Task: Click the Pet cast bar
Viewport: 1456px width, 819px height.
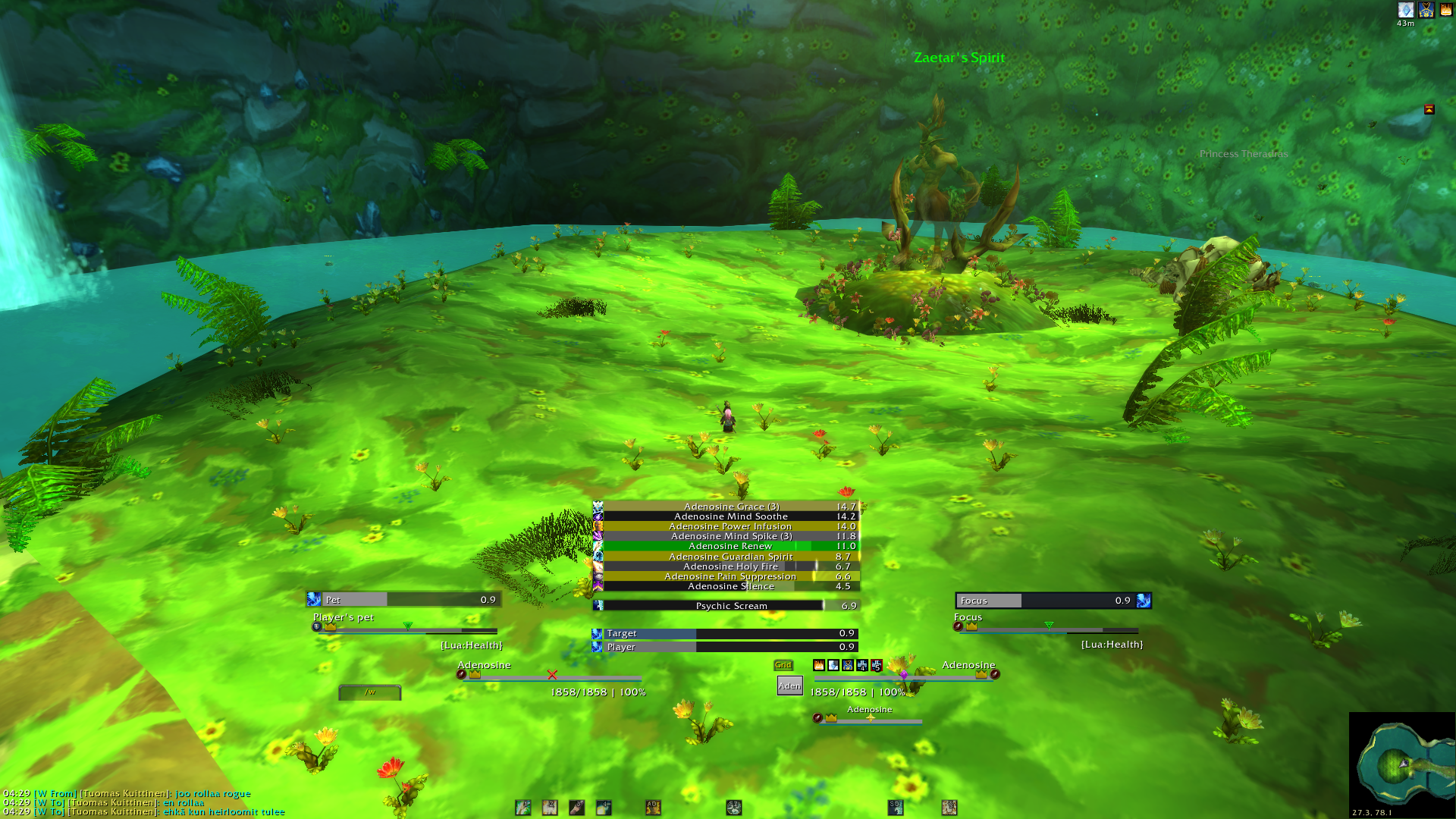Action: click(x=403, y=600)
